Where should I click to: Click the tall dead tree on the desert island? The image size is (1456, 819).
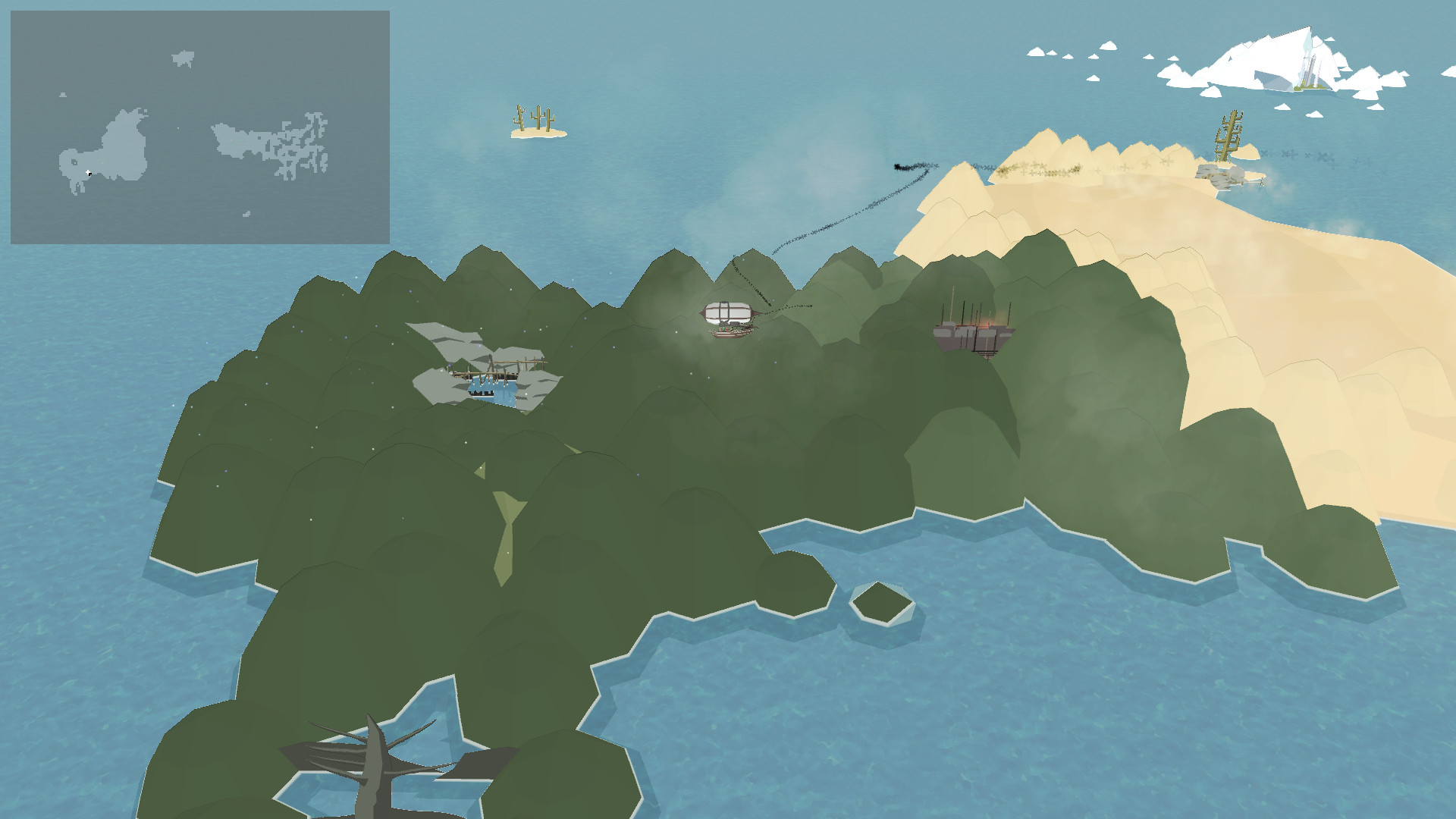point(1229,133)
